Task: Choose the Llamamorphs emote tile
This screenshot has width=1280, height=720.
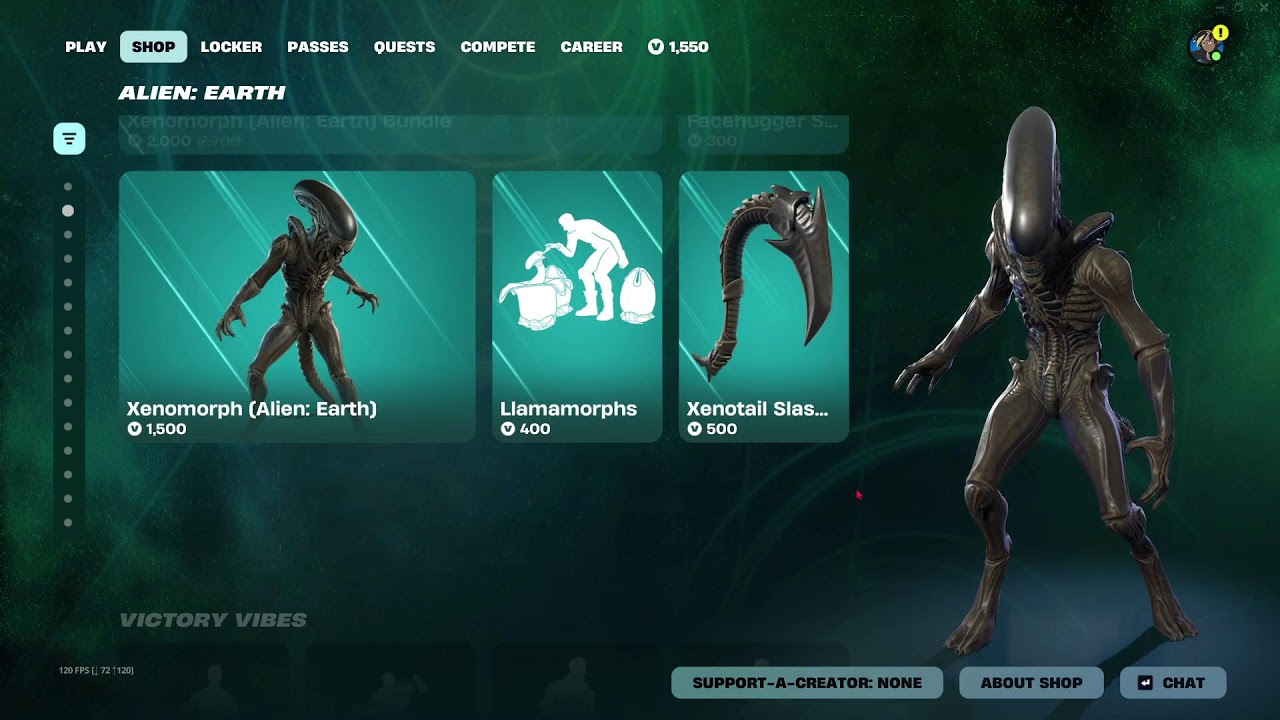Action: click(577, 306)
